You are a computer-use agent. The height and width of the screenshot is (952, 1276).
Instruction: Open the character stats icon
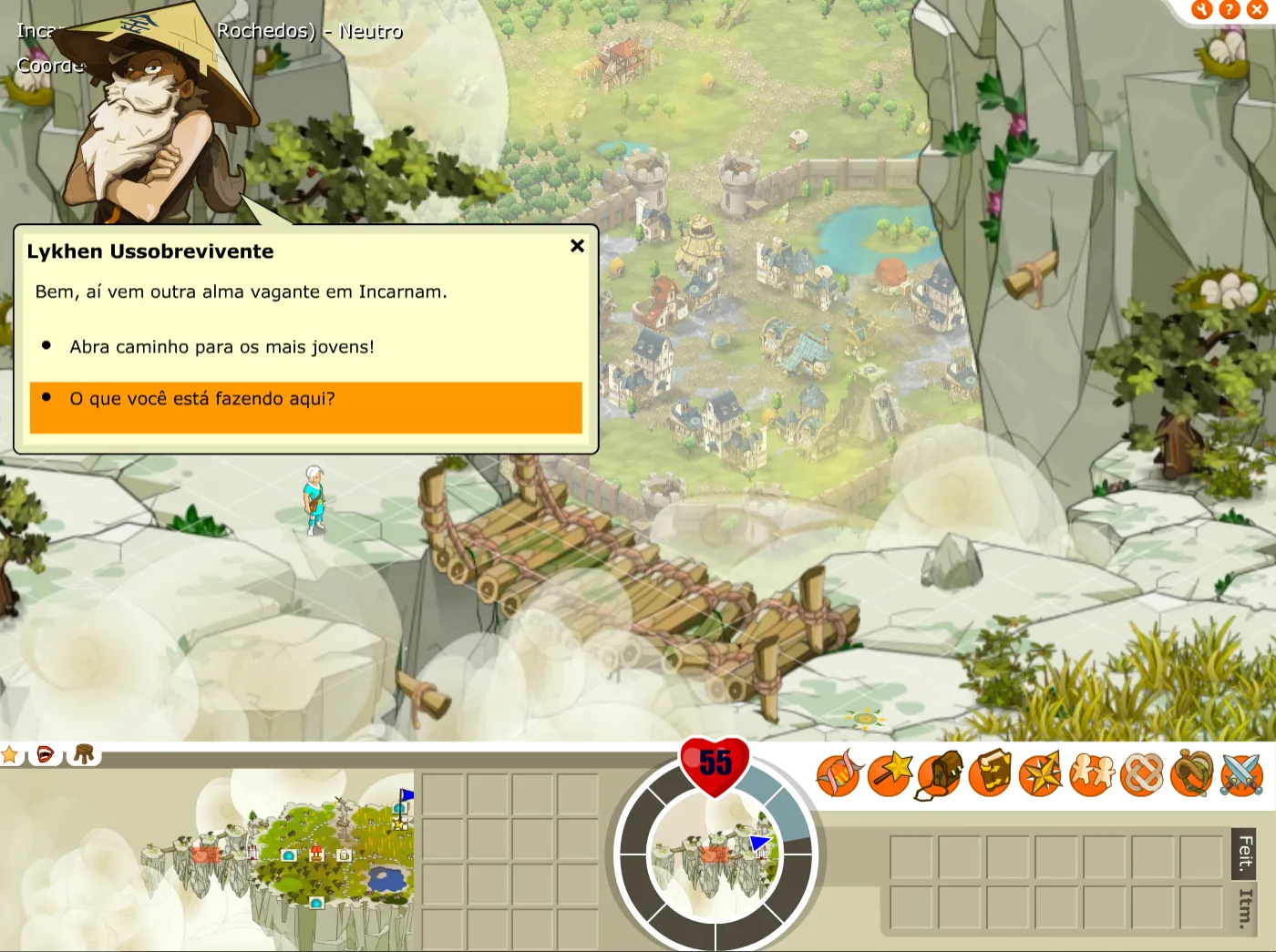[x=839, y=774]
